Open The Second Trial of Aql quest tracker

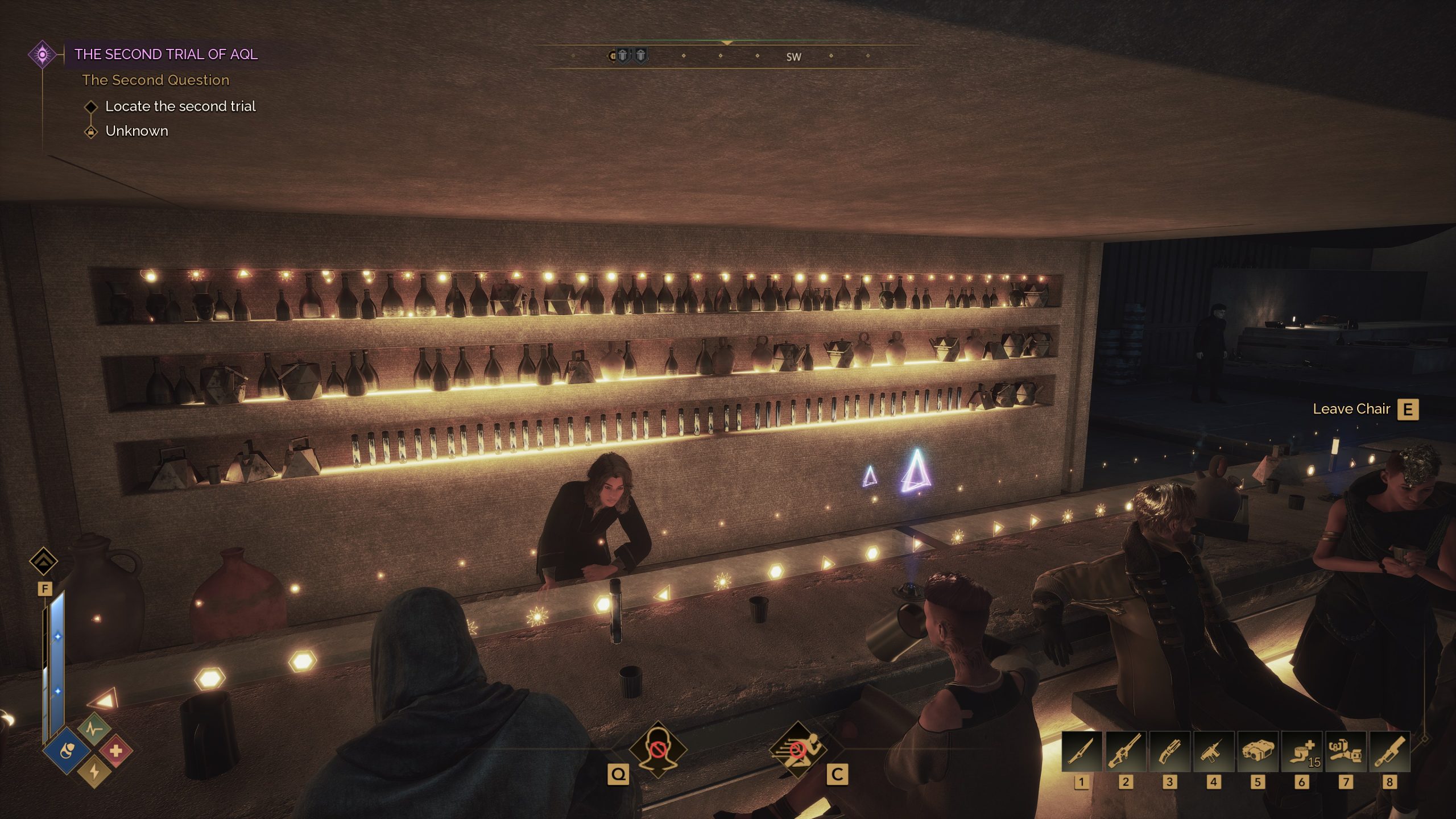(x=166, y=54)
